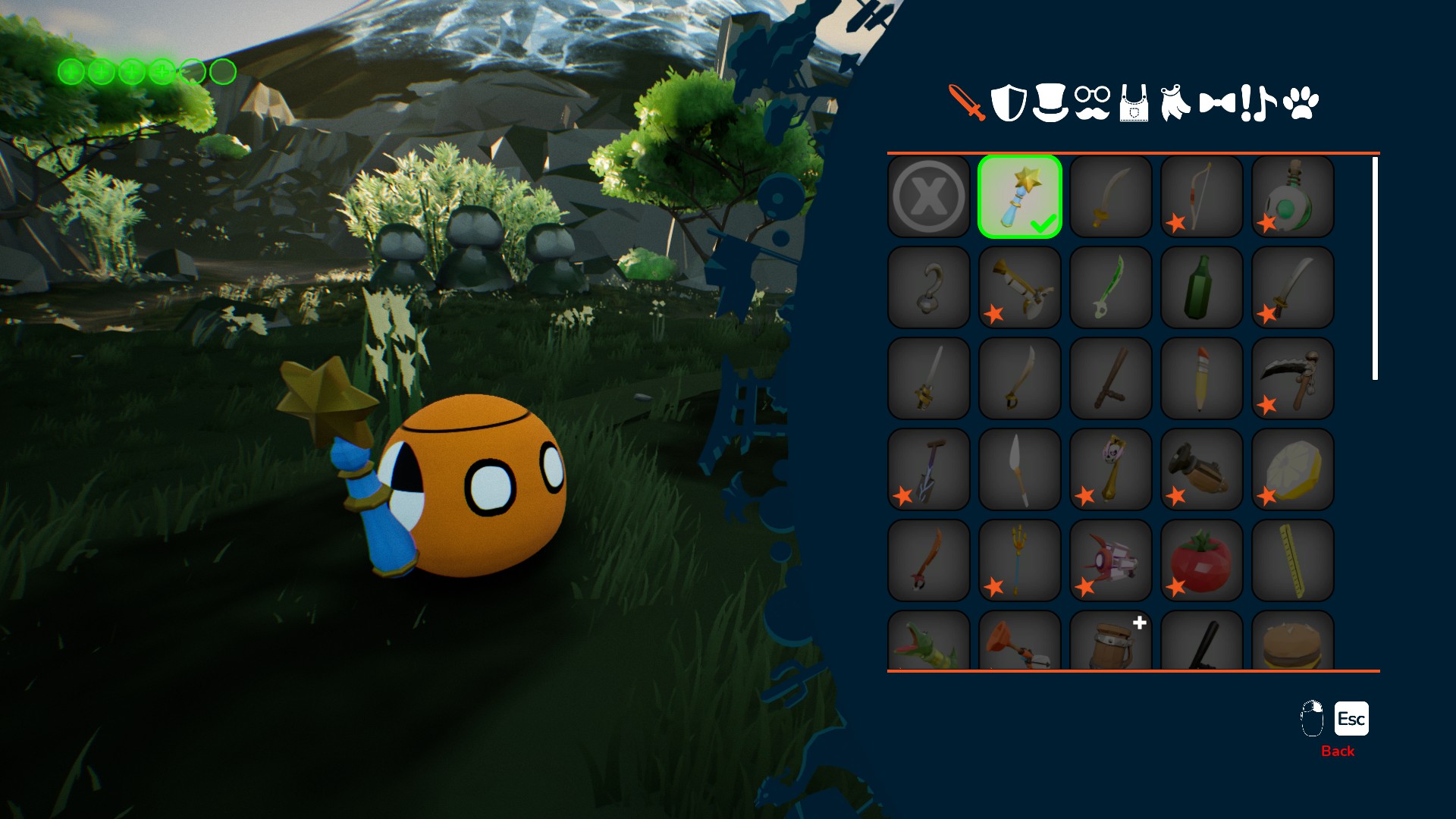The height and width of the screenshot is (819, 1456).
Task: Equip the golden trident
Action: click(x=1020, y=560)
